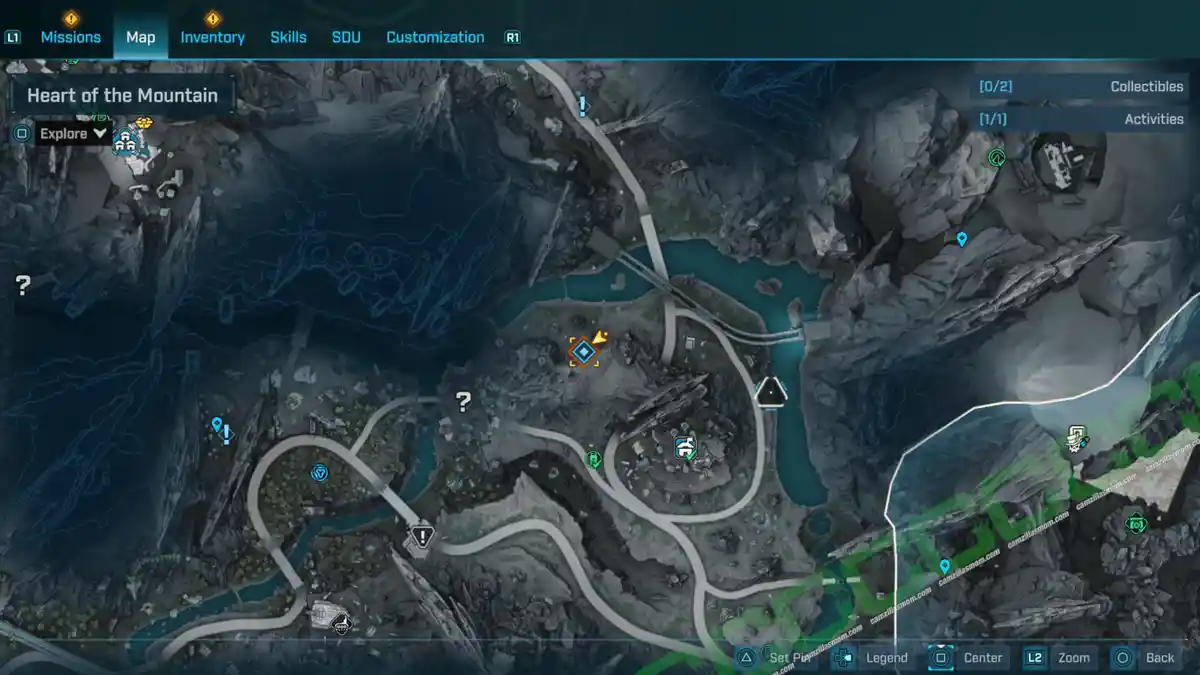This screenshot has width=1200, height=675.
Task: Switch to the Customization tab
Action: 435,37
